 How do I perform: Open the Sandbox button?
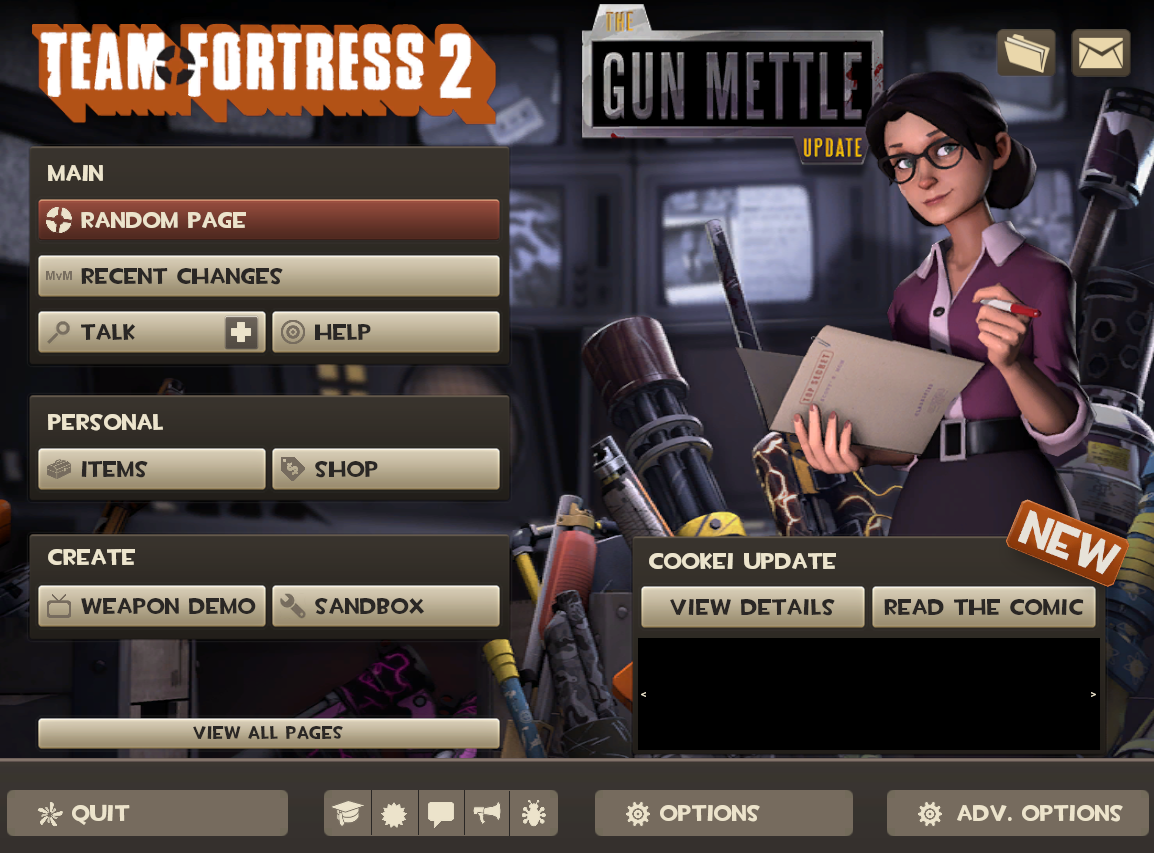pyautogui.click(x=385, y=606)
